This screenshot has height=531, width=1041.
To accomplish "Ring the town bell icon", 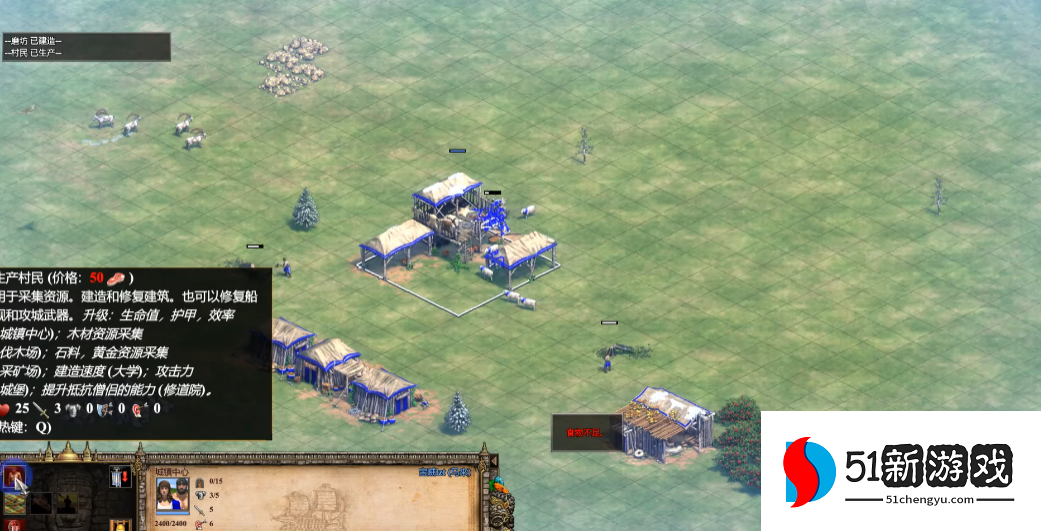I will coord(120,525).
